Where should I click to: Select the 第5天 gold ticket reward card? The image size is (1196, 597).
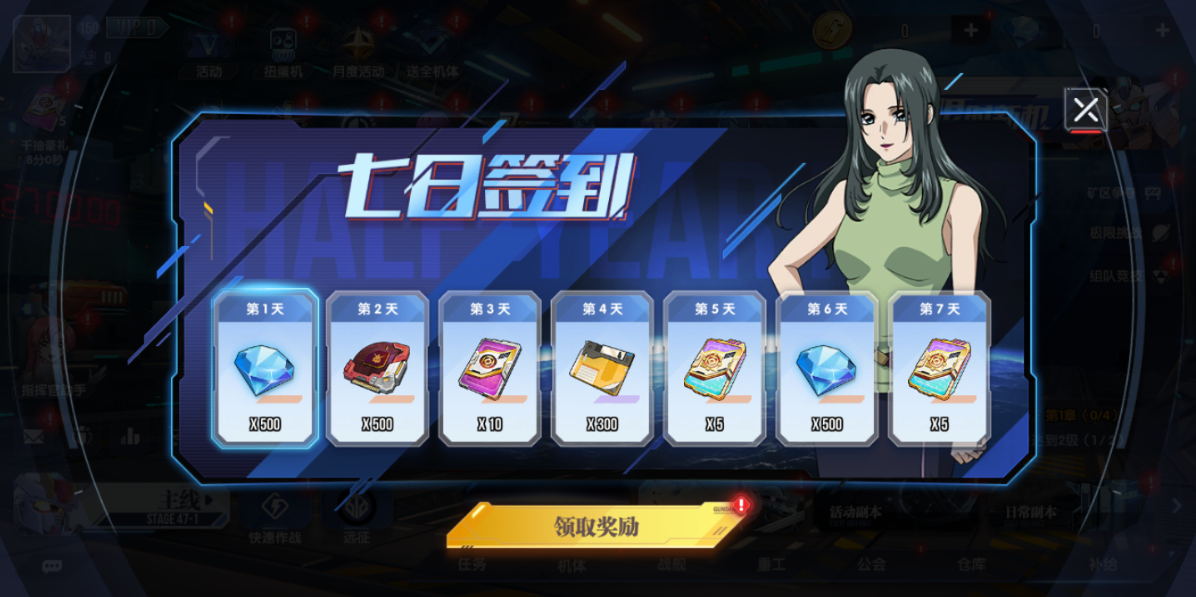coord(714,369)
